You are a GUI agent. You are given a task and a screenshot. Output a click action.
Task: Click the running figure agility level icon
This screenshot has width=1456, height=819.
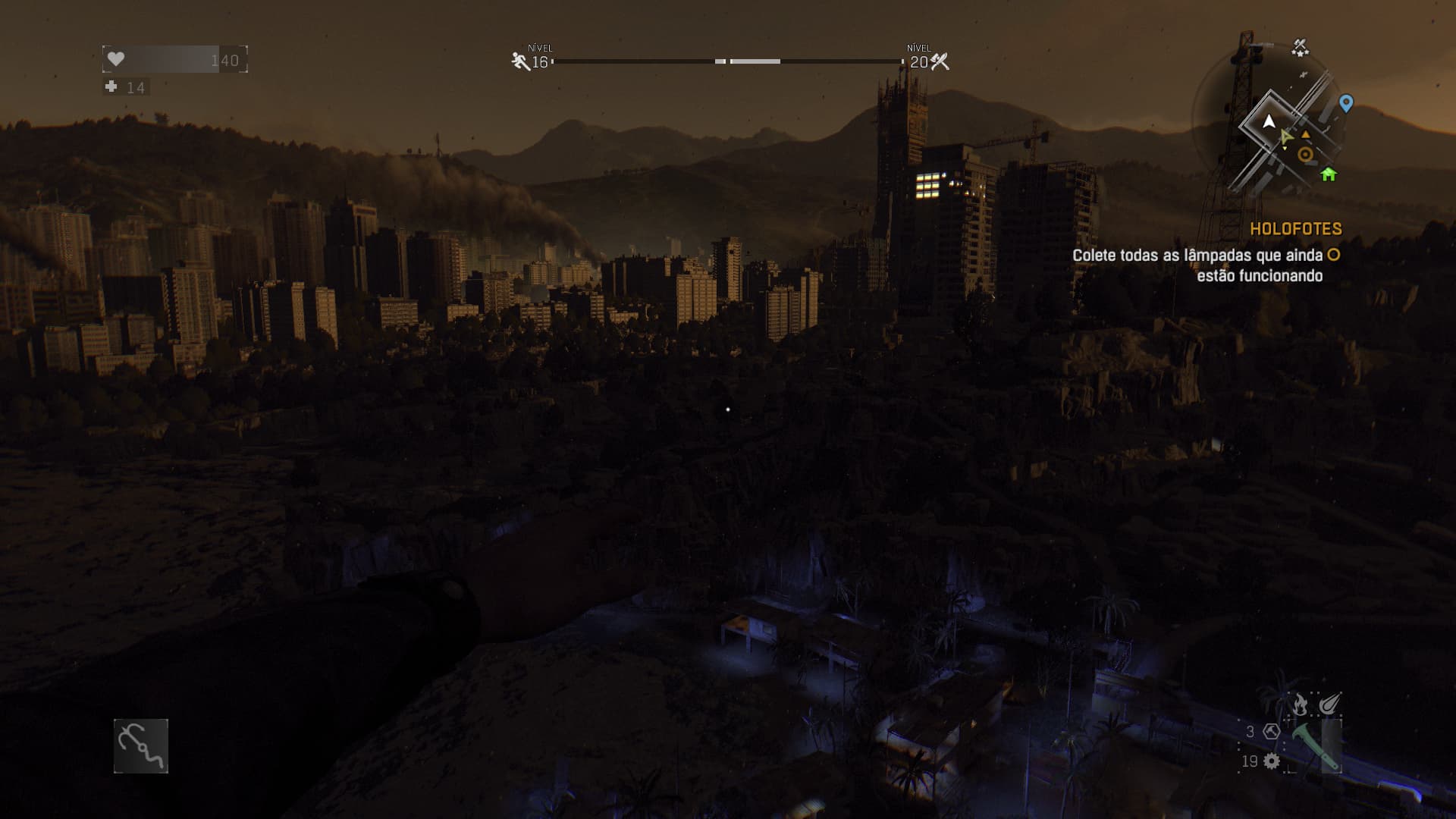click(520, 61)
